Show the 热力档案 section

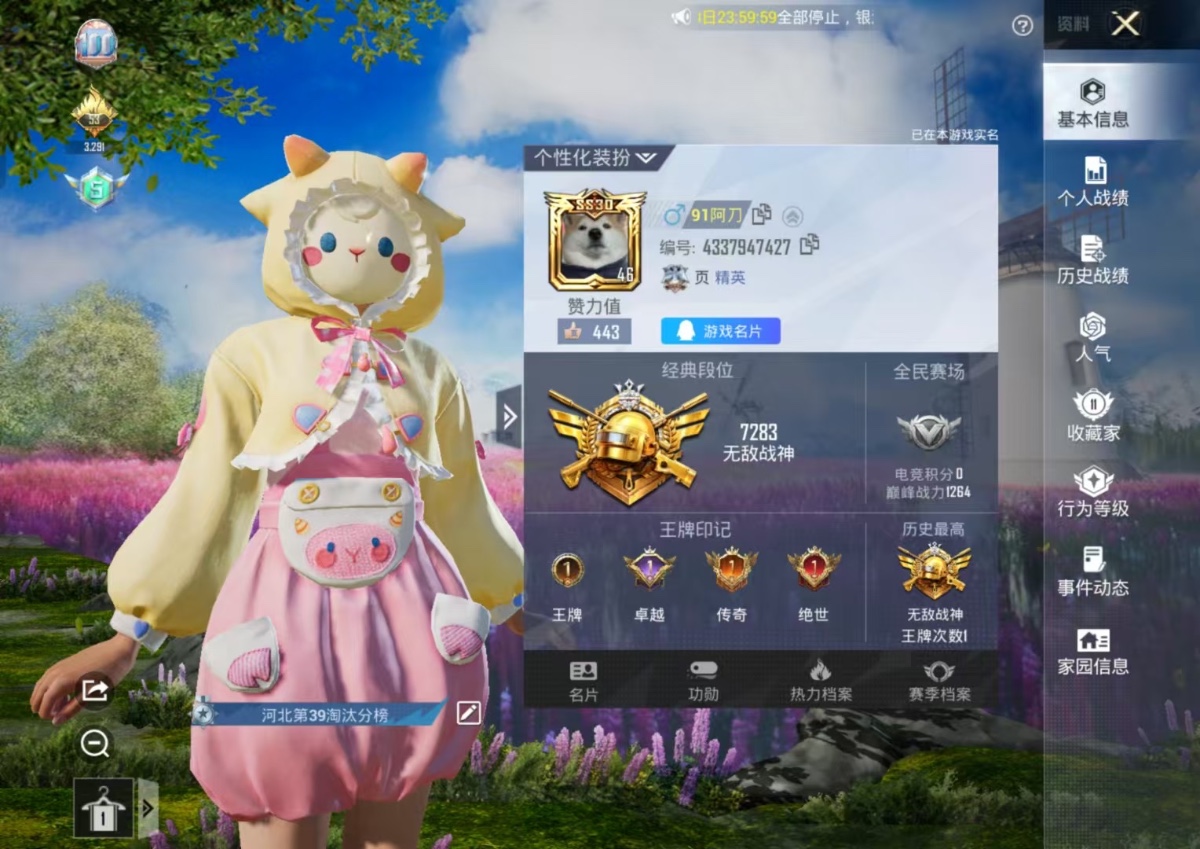tap(820, 681)
